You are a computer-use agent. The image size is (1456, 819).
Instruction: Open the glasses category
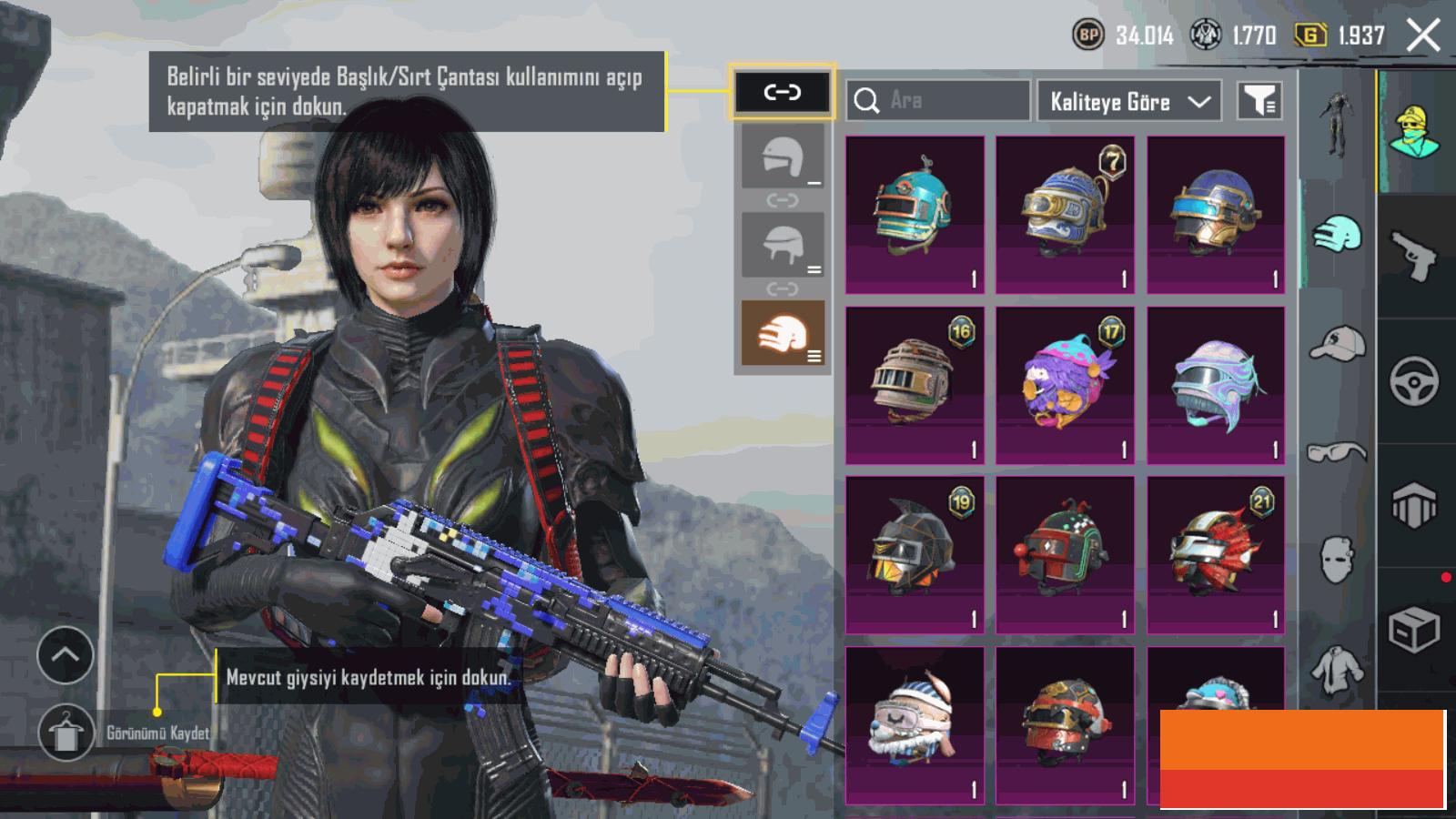click(x=1337, y=451)
